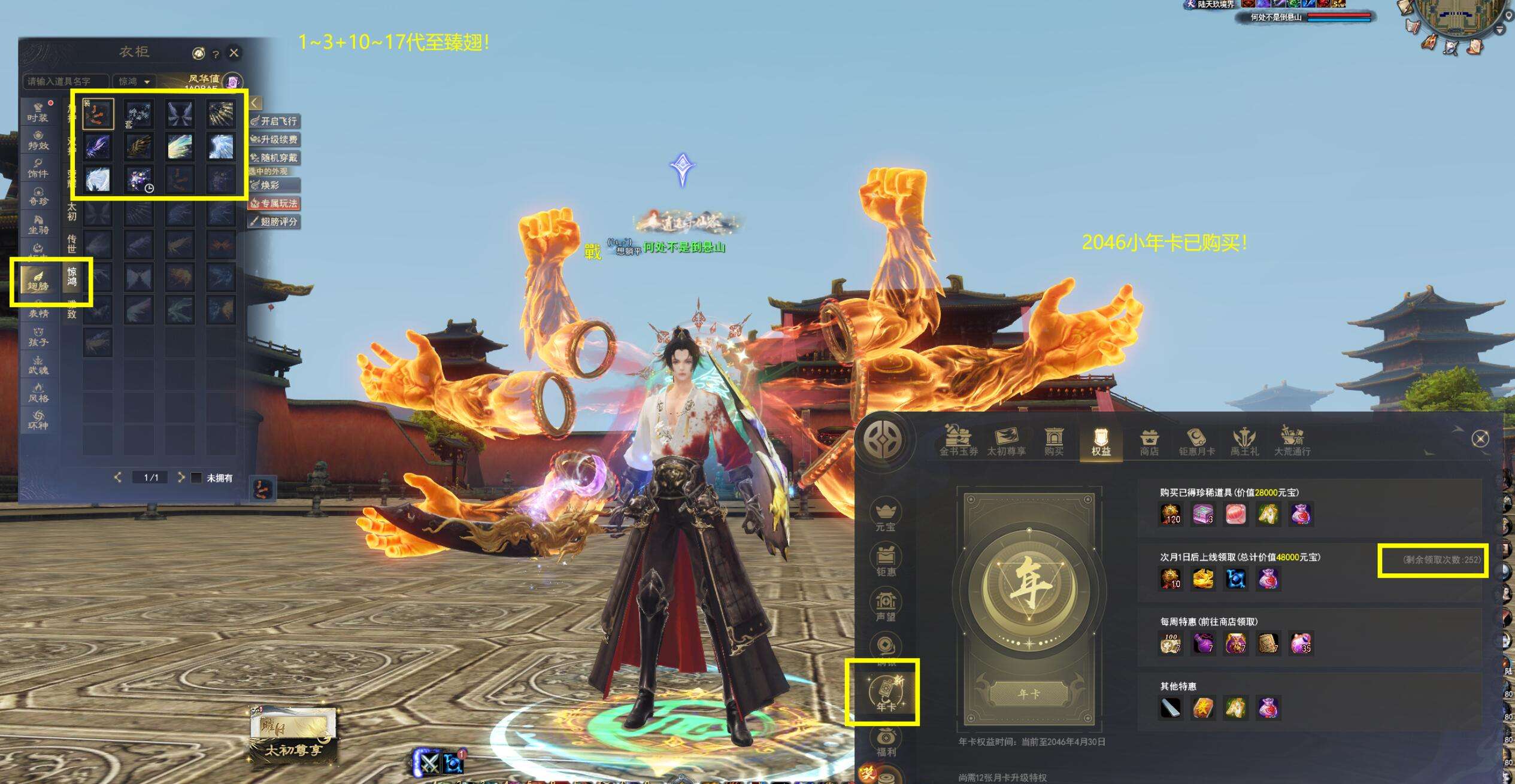The image size is (1515, 784).
Task: Click the 请输入道具名字 search field
Action: 66,81
